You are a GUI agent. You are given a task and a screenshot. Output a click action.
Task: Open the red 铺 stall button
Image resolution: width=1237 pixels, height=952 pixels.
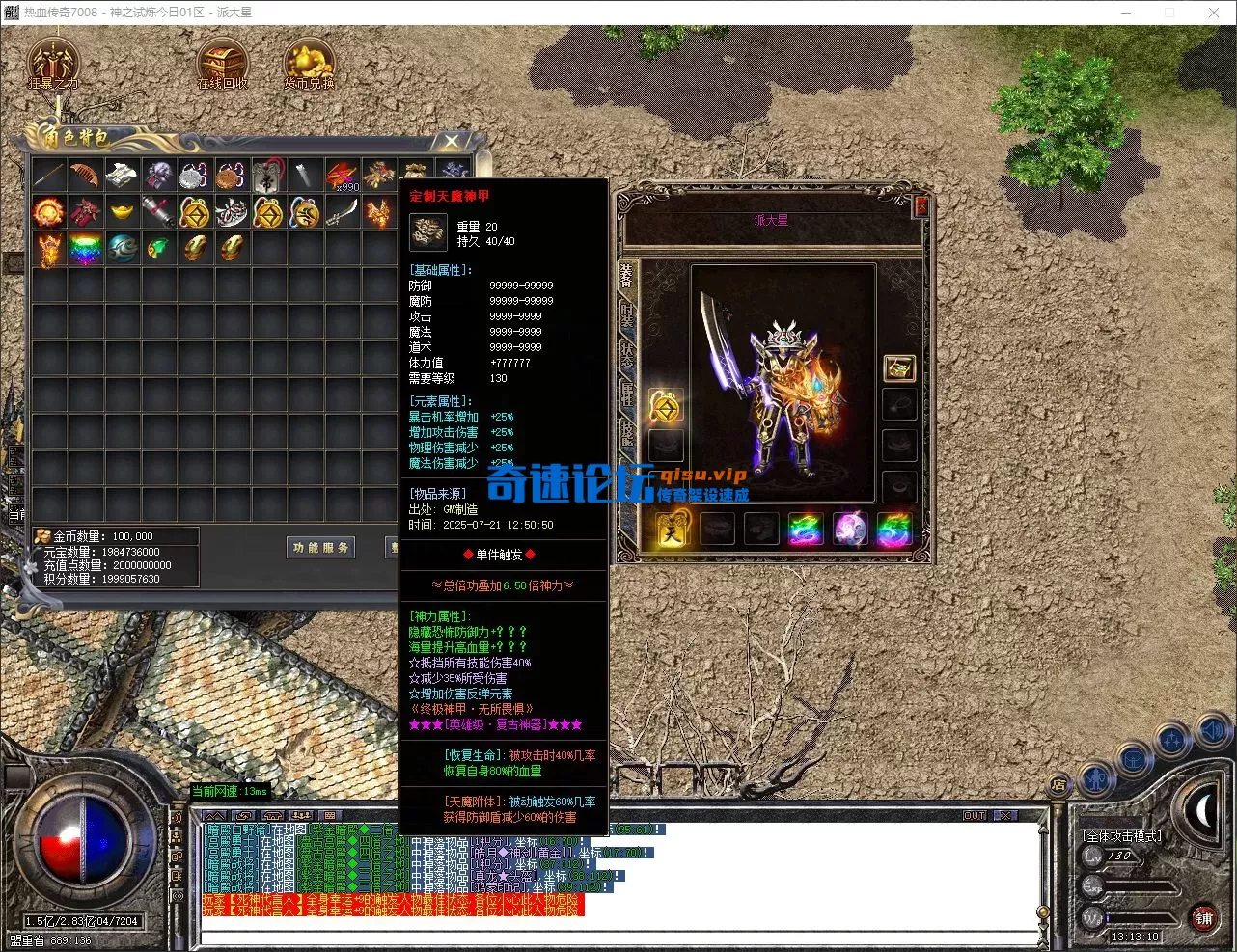[1203, 918]
